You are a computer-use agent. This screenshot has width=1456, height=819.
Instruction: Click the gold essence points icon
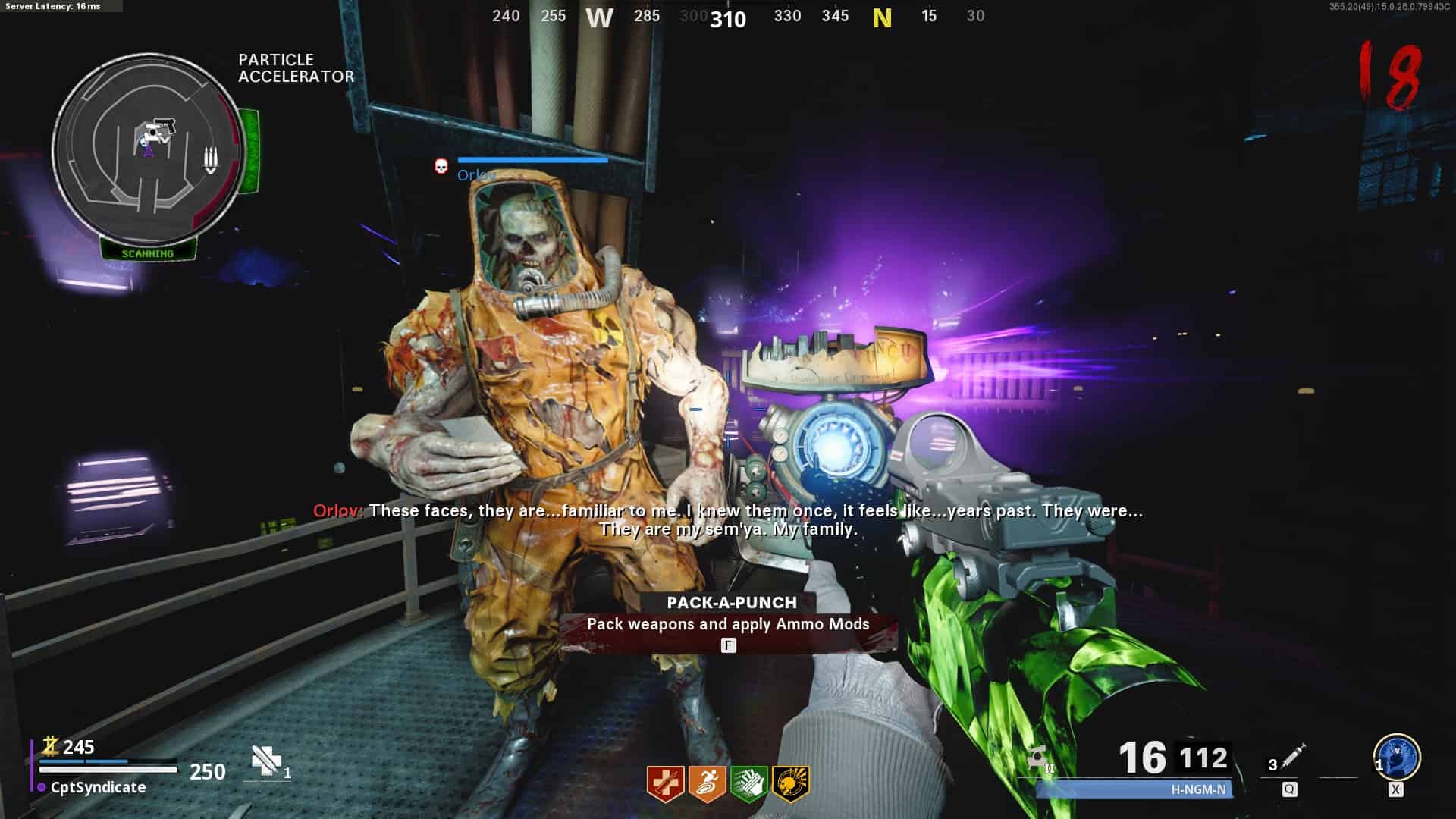(50, 746)
